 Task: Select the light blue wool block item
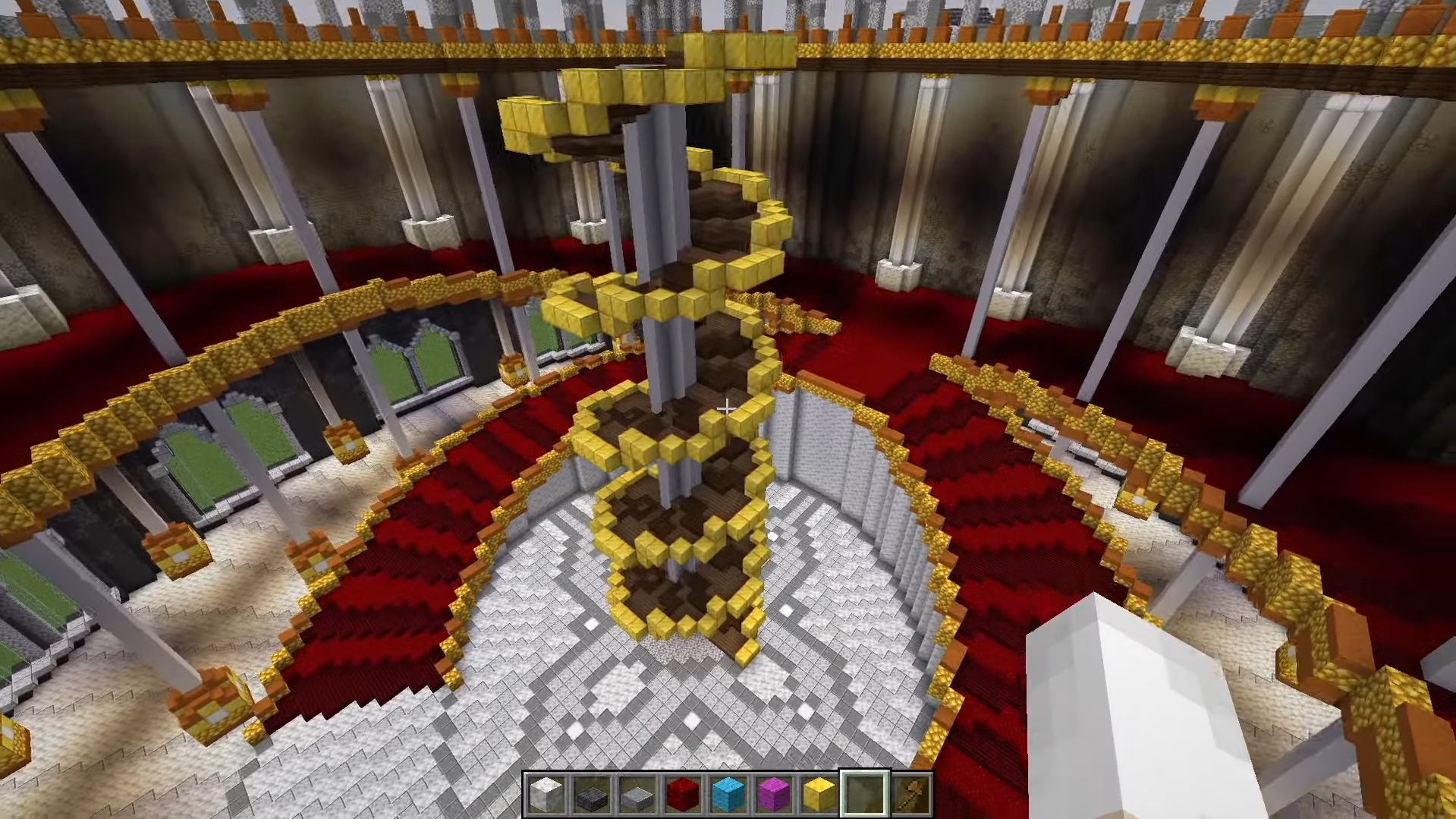tap(729, 794)
